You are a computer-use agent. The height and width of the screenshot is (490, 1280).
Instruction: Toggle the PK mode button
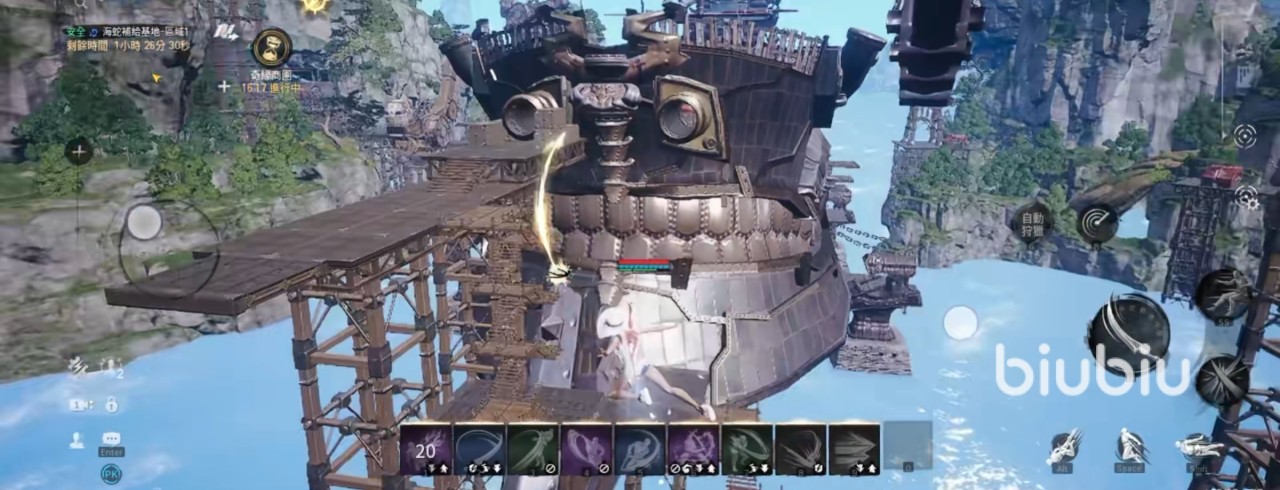111,473
